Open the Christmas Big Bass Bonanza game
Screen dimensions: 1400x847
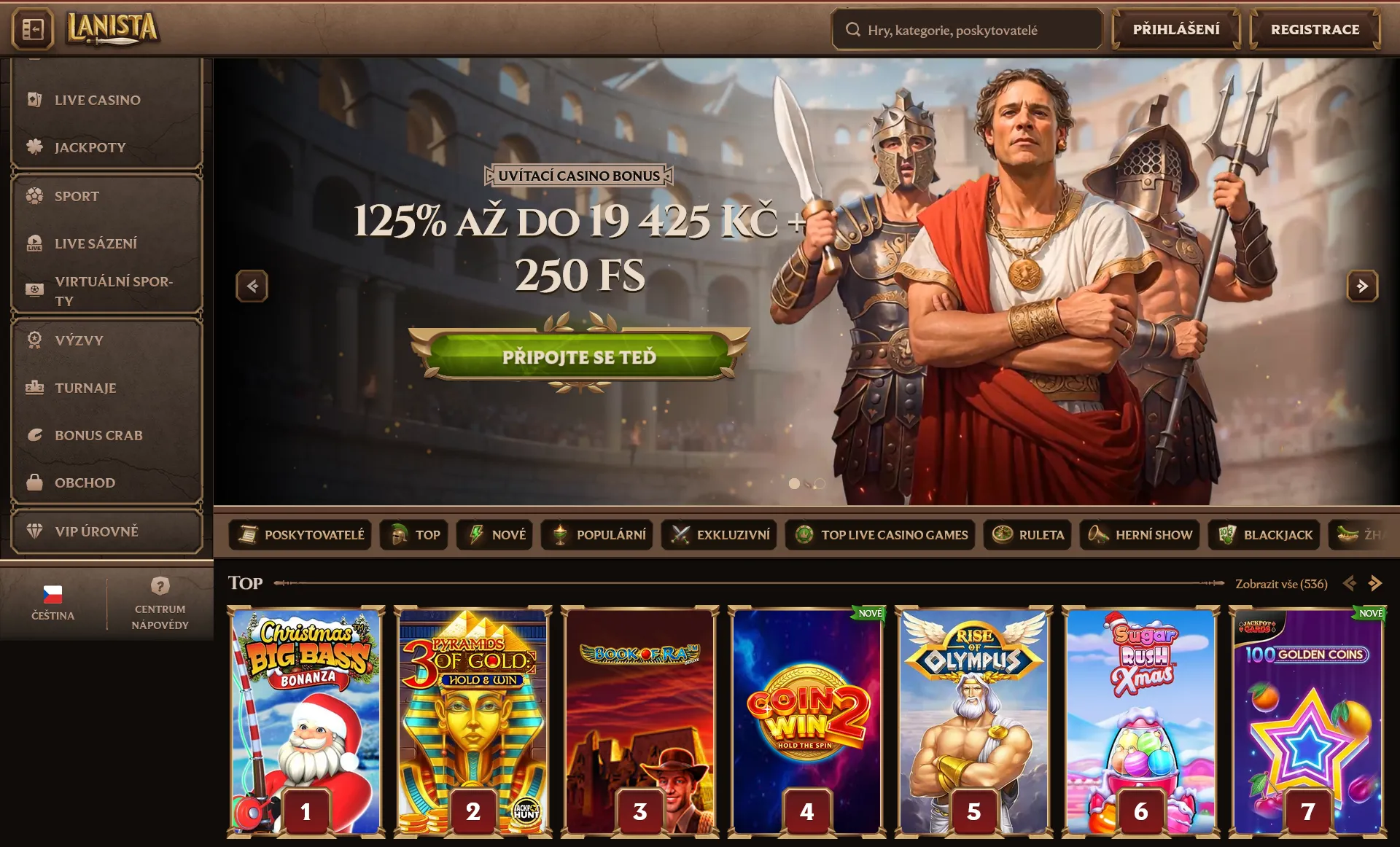[x=306, y=718]
